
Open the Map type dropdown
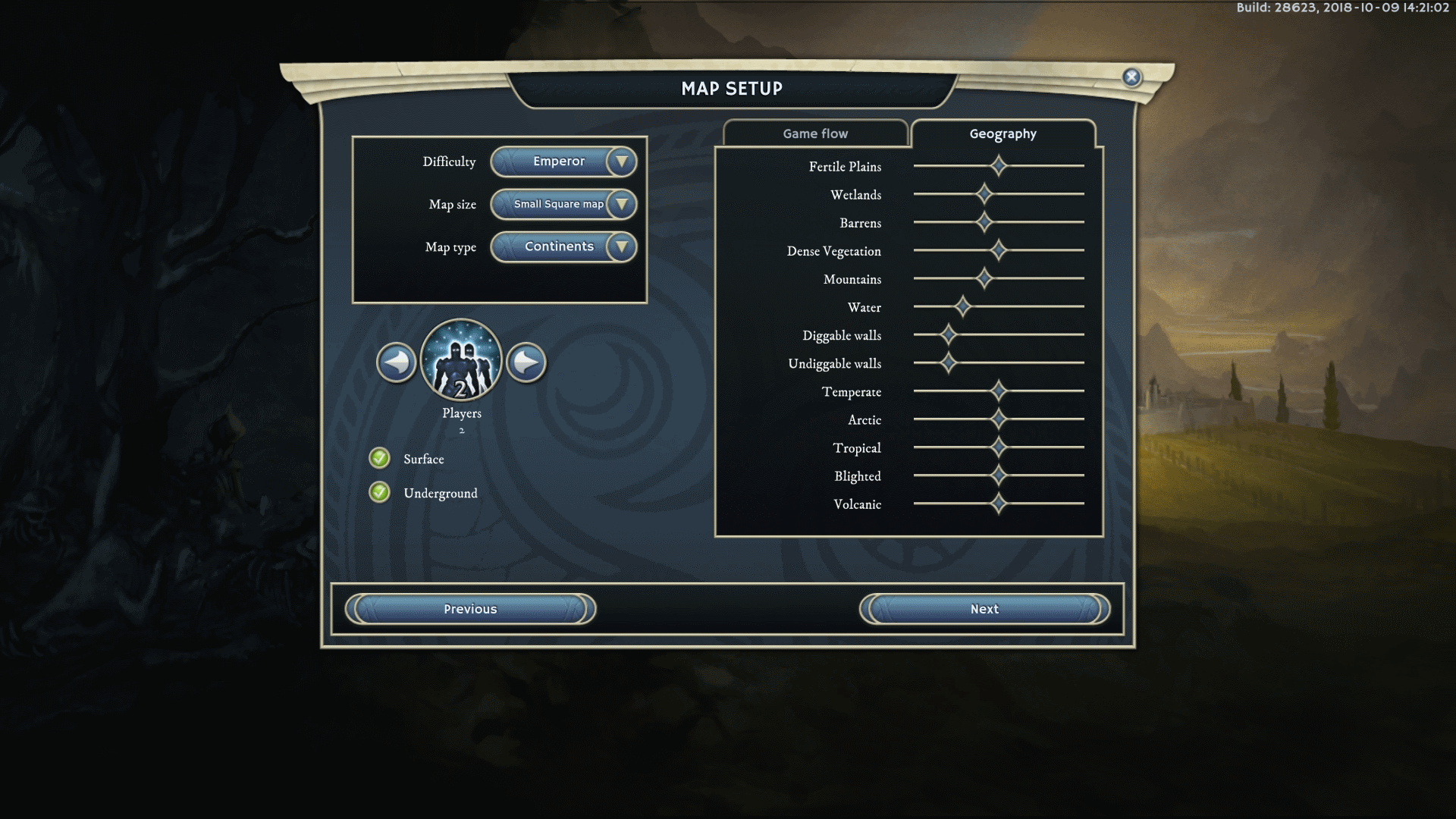pyautogui.click(x=621, y=246)
